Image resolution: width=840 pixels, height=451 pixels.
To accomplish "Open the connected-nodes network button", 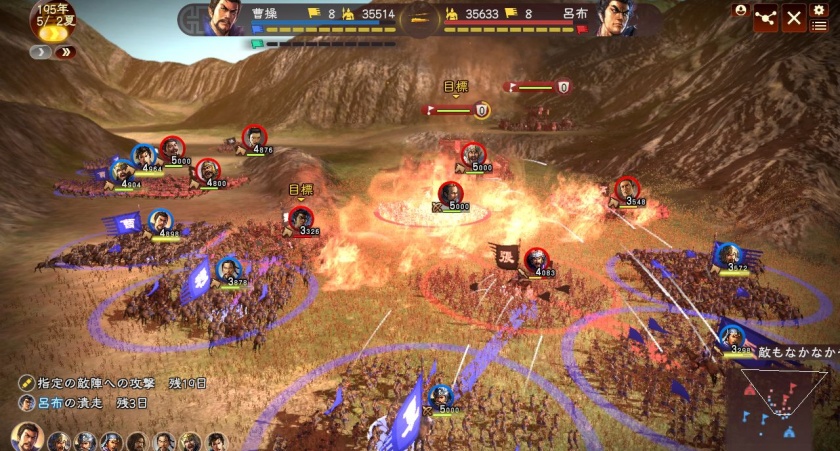I will coord(766,17).
